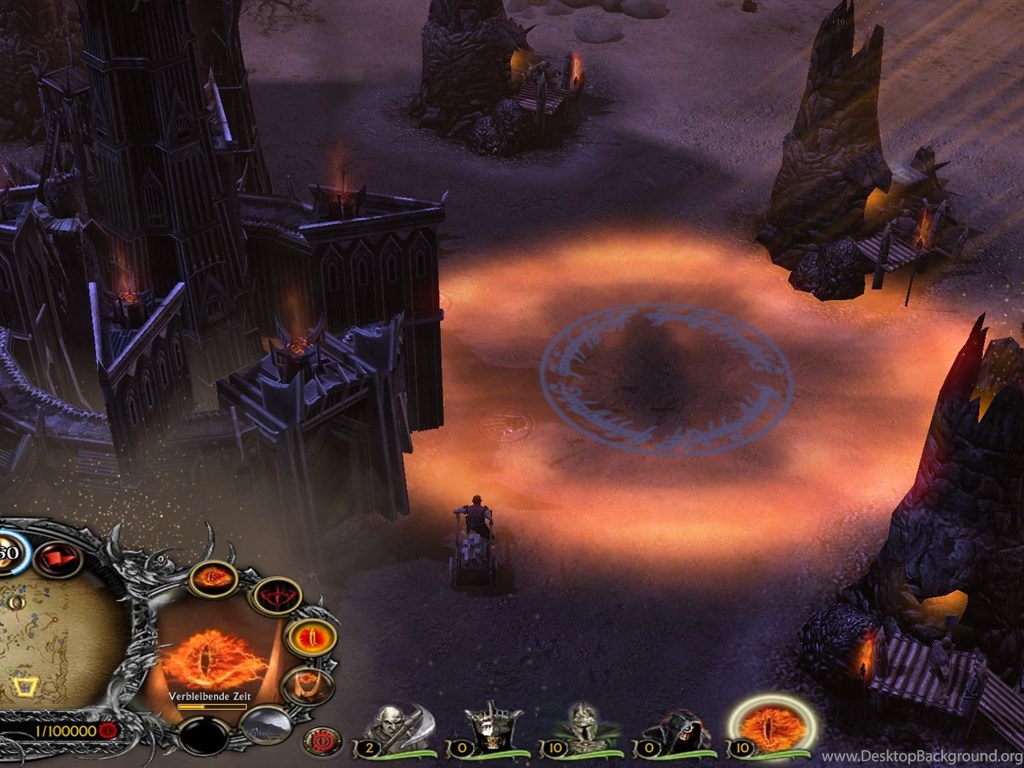Click the red flag button above the minimap
This screenshot has width=1024, height=768.
tap(57, 558)
